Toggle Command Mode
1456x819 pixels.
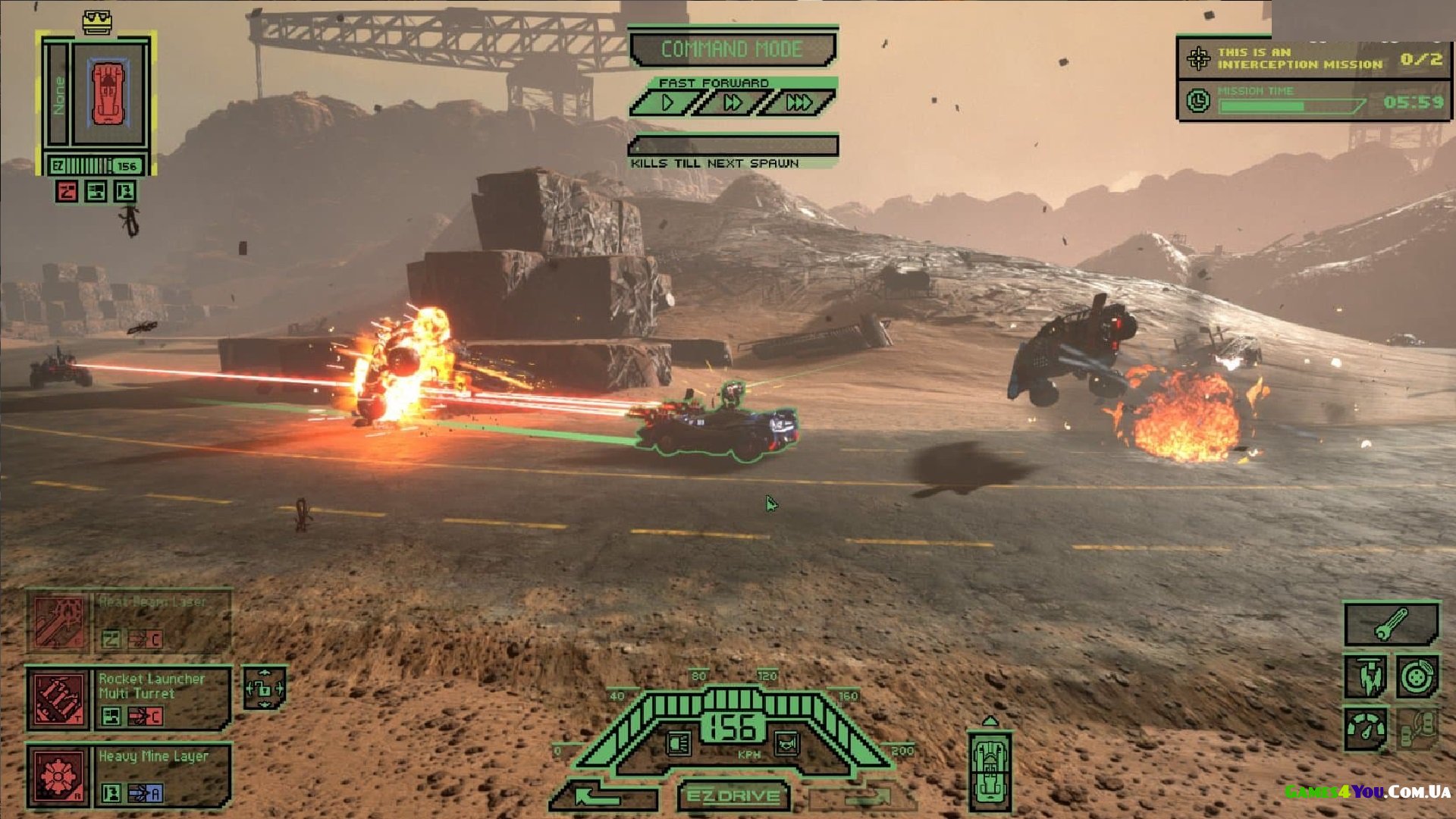pyautogui.click(x=733, y=49)
